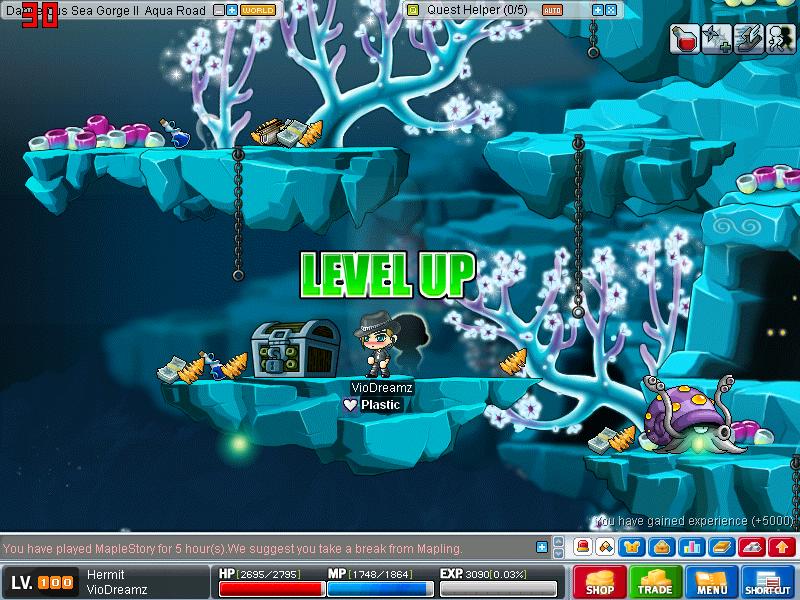Toggle Quest Helper AUTO mode

pos(552,10)
